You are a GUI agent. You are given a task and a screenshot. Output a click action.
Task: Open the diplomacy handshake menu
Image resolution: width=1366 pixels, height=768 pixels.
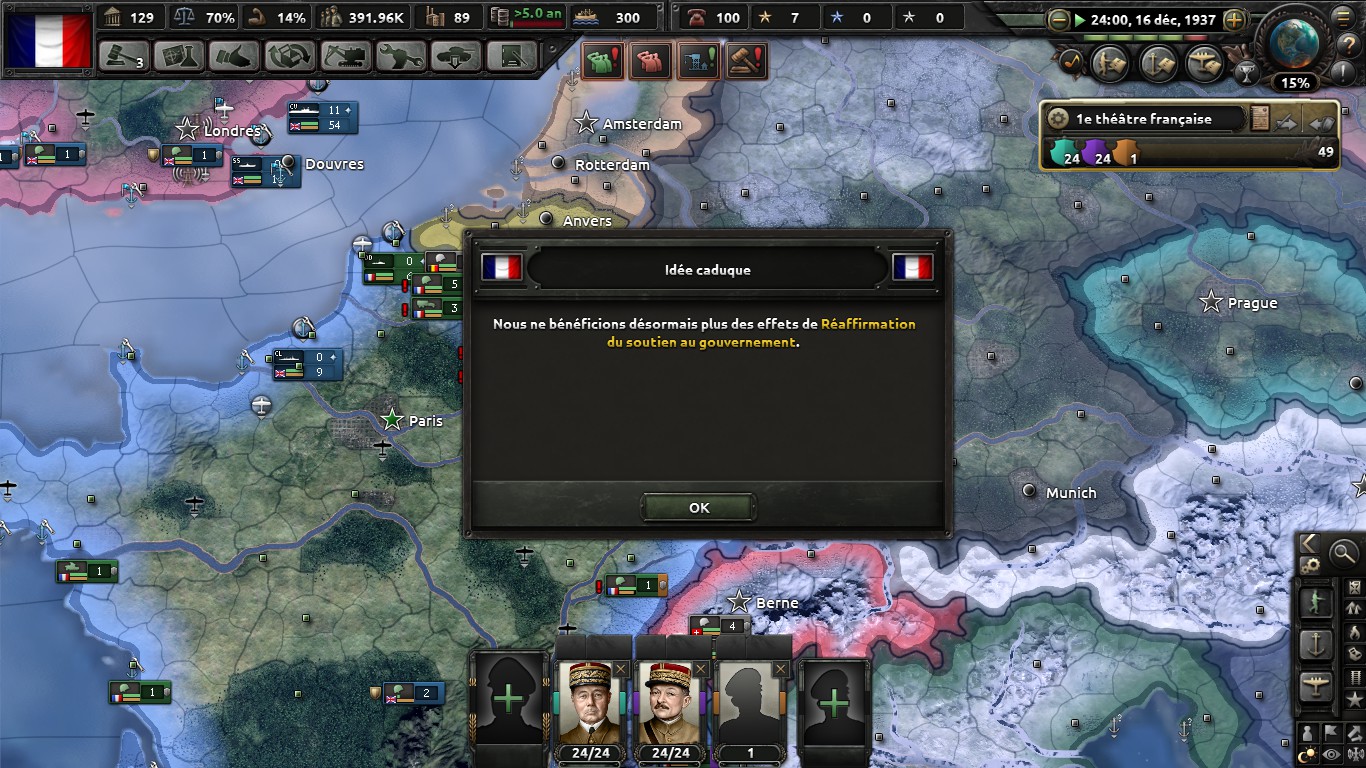234,56
